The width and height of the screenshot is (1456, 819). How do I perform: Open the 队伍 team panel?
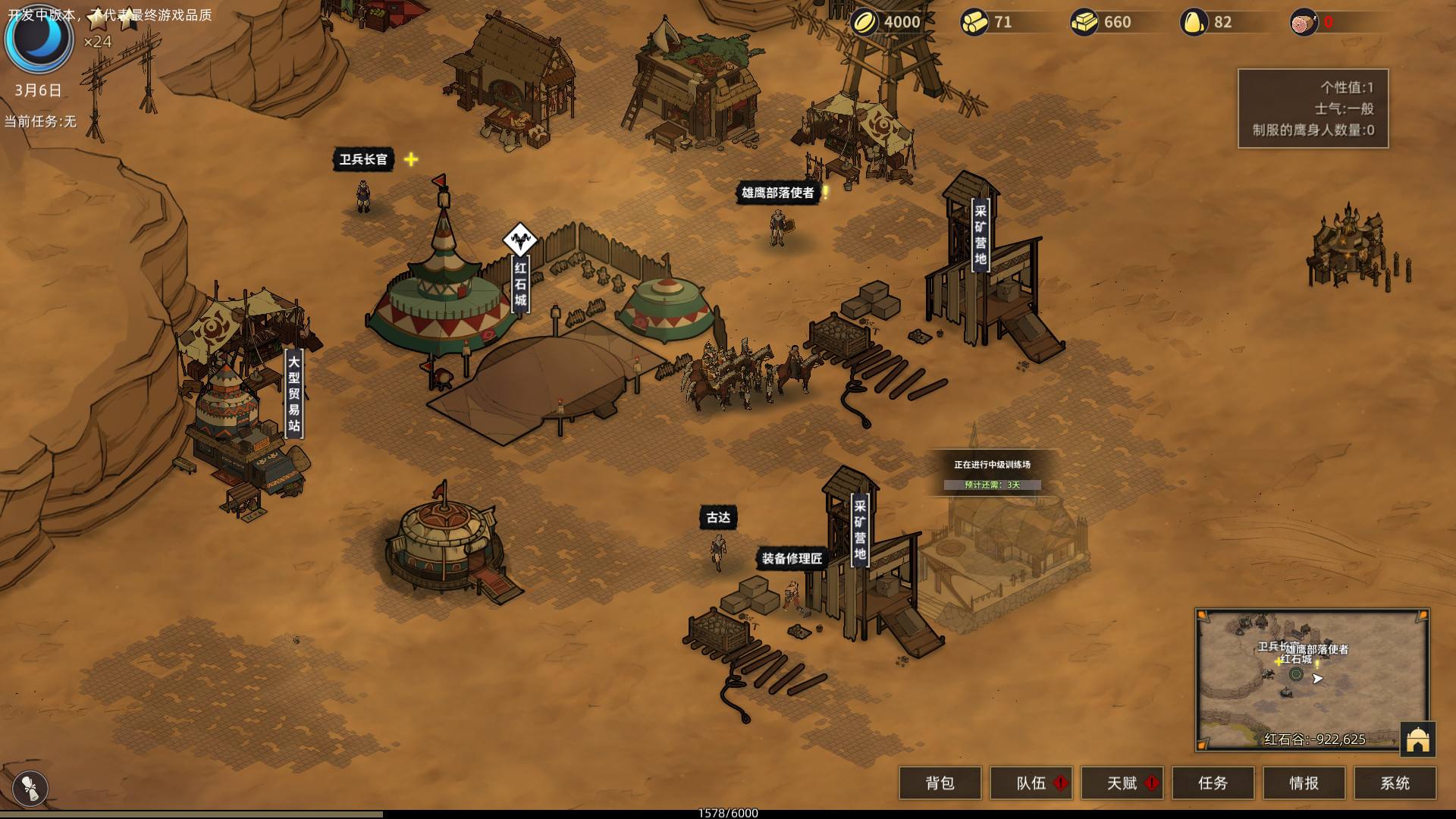(1031, 783)
